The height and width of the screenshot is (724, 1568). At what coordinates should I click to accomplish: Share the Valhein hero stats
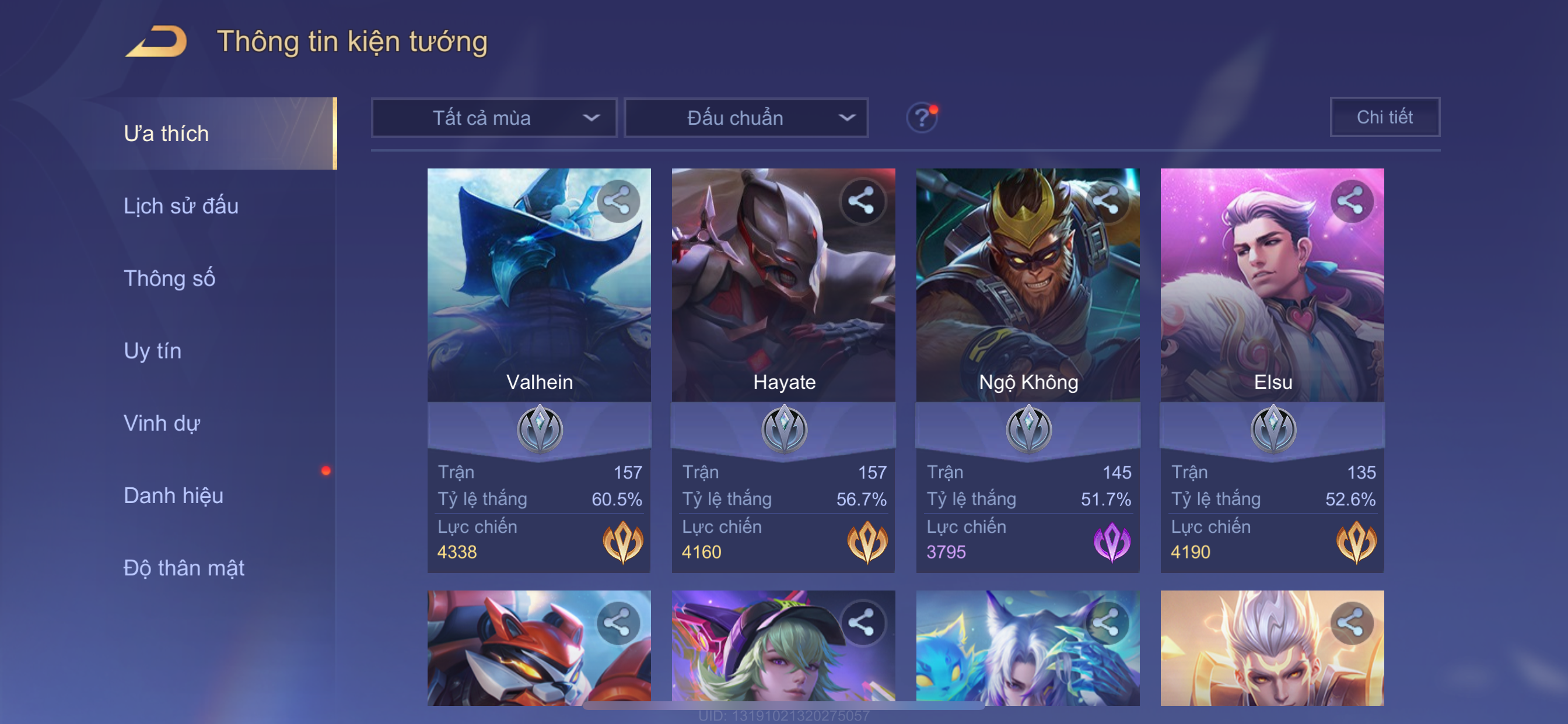point(618,201)
